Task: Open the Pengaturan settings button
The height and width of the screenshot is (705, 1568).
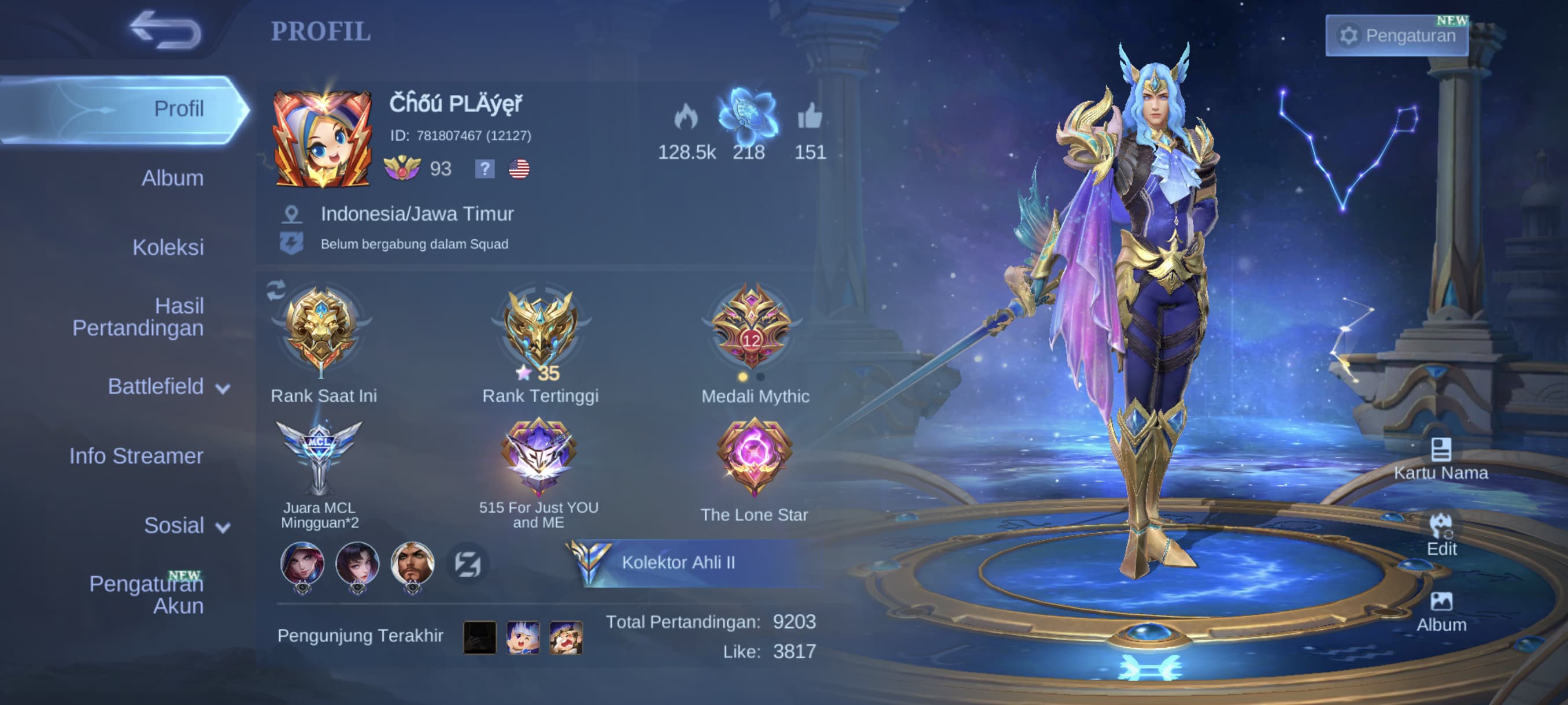Action: point(1396,36)
